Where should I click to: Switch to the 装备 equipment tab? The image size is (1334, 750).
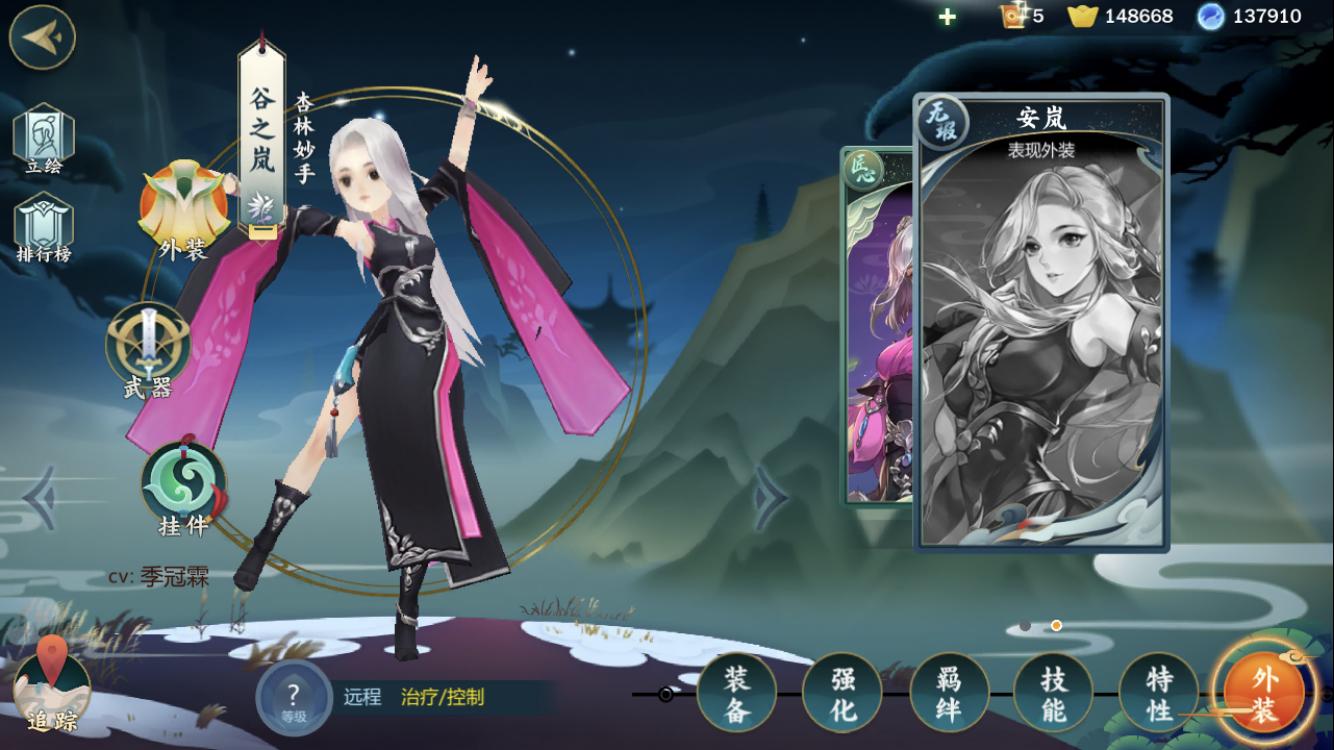[736, 693]
